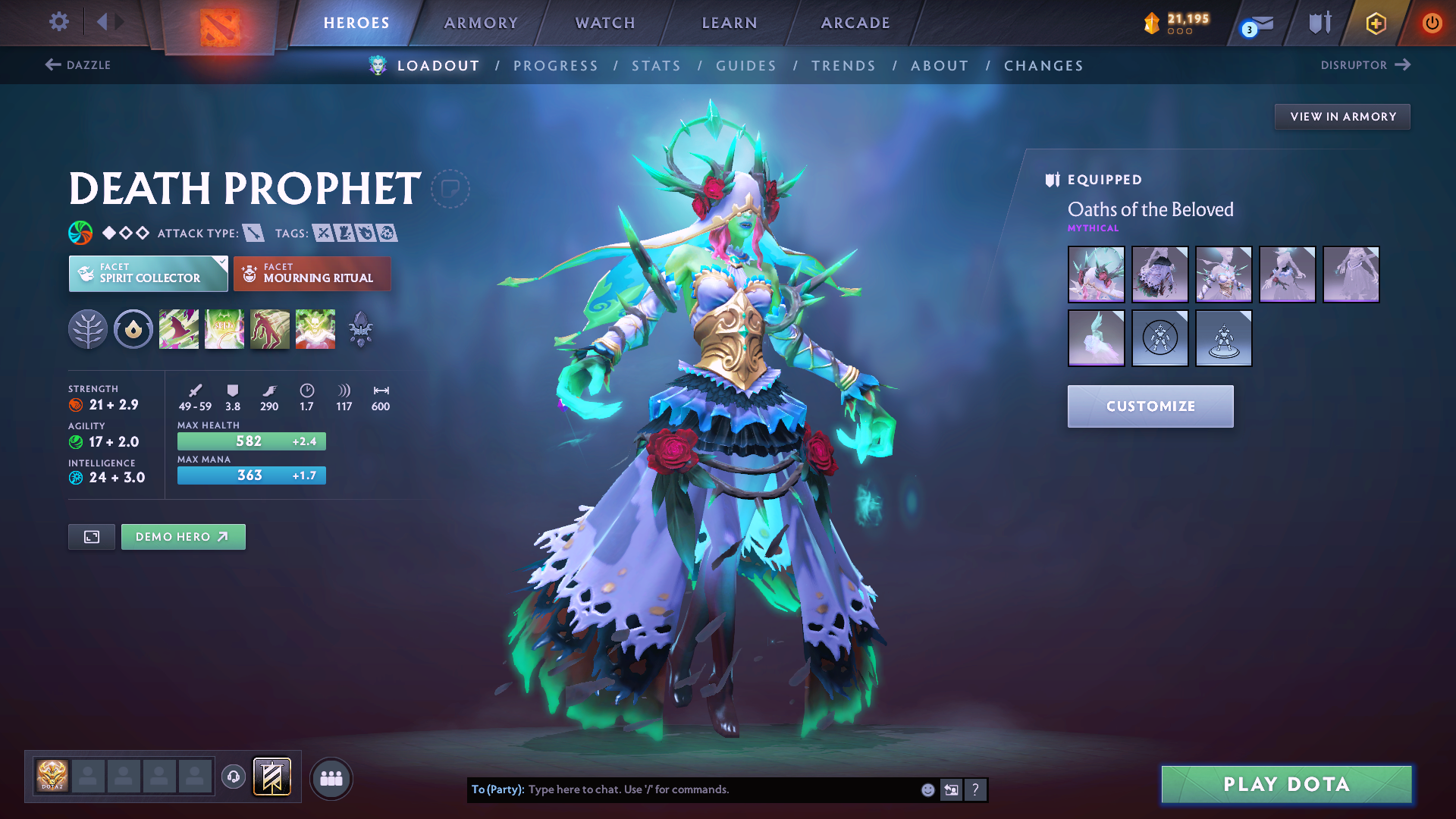The image size is (1456, 819).
Task: Start matchmaking with Play Dota
Action: (x=1286, y=784)
